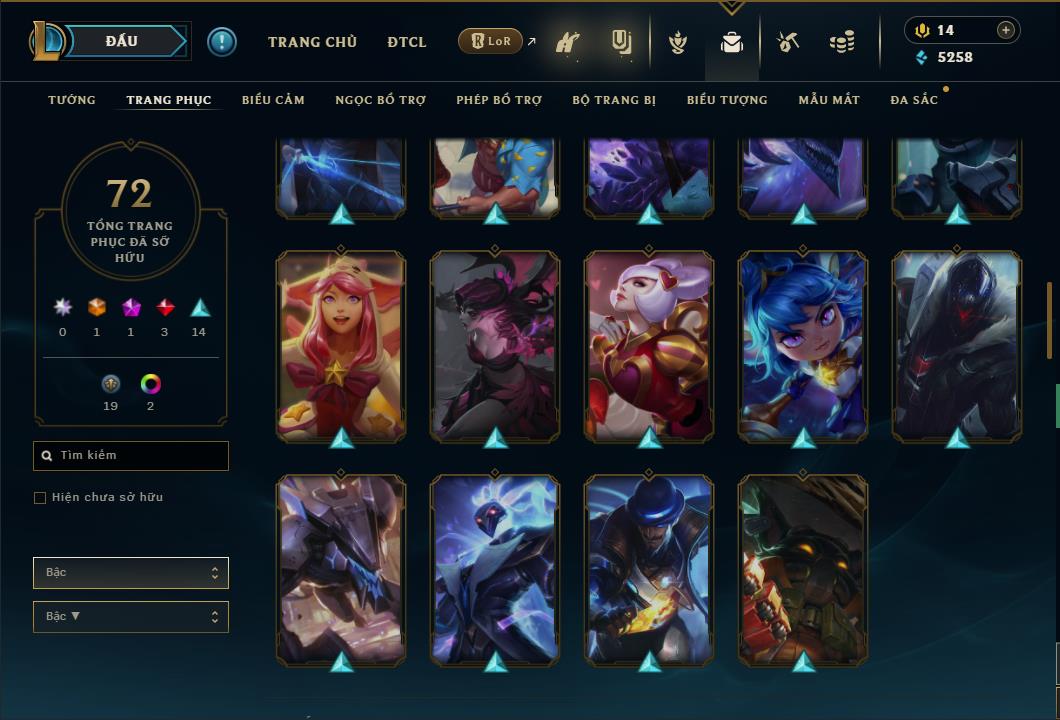
Task: Select the PHÉP BỔ TRỢ tab
Action: pyautogui.click(x=499, y=100)
